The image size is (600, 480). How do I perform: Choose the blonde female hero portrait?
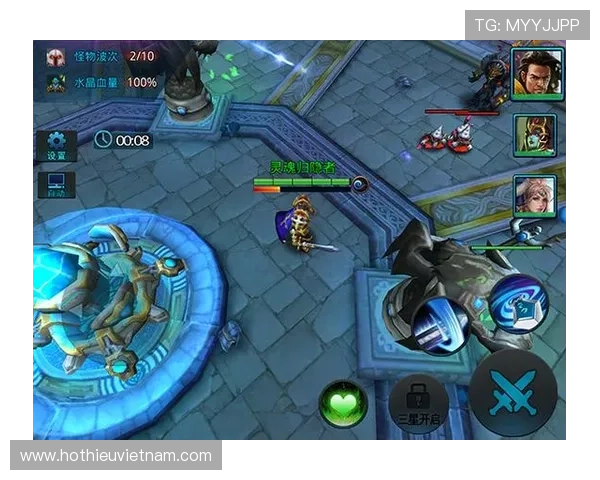click(x=534, y=196)
